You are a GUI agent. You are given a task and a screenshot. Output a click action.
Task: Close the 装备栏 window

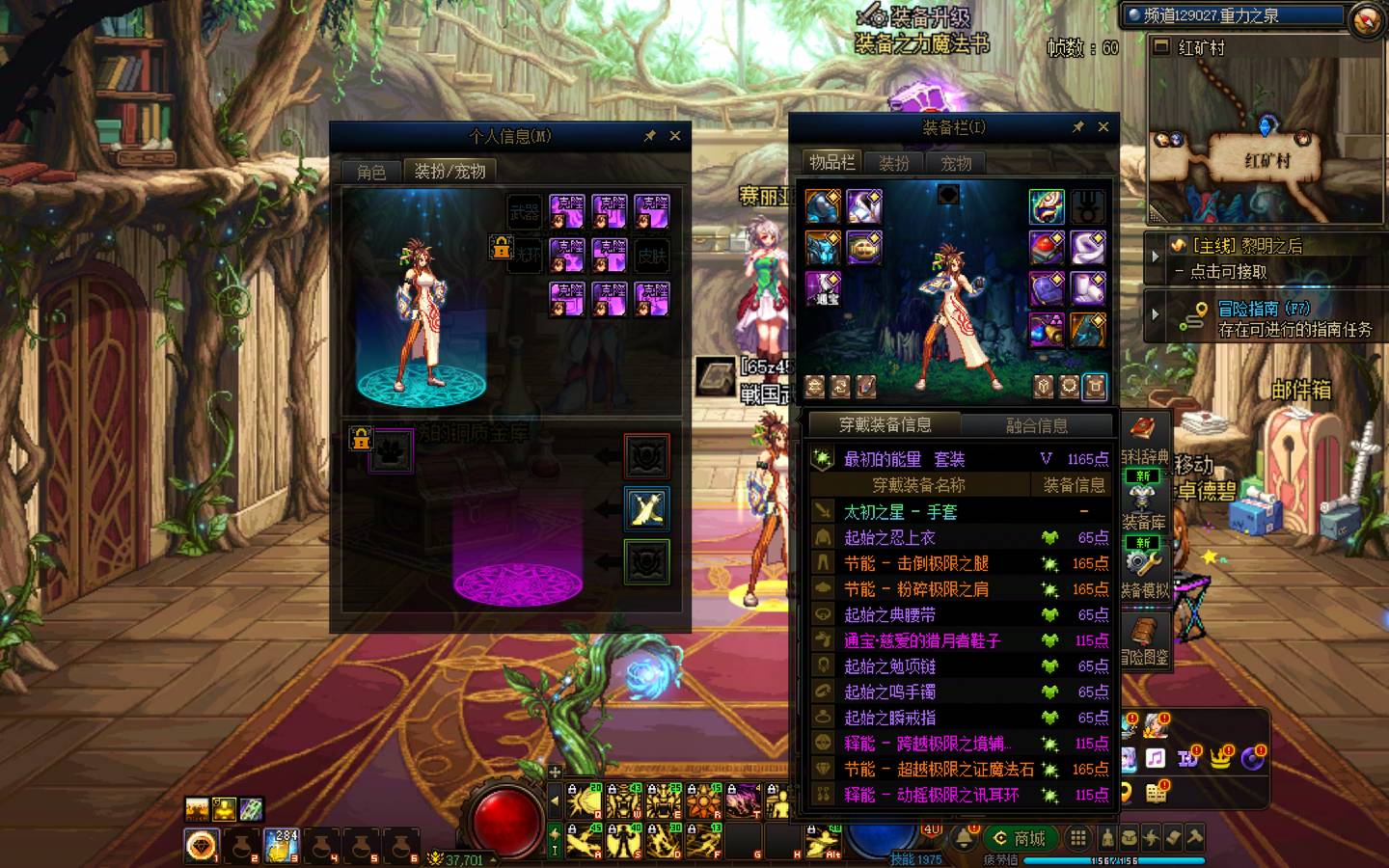(x=1103, y=126)
